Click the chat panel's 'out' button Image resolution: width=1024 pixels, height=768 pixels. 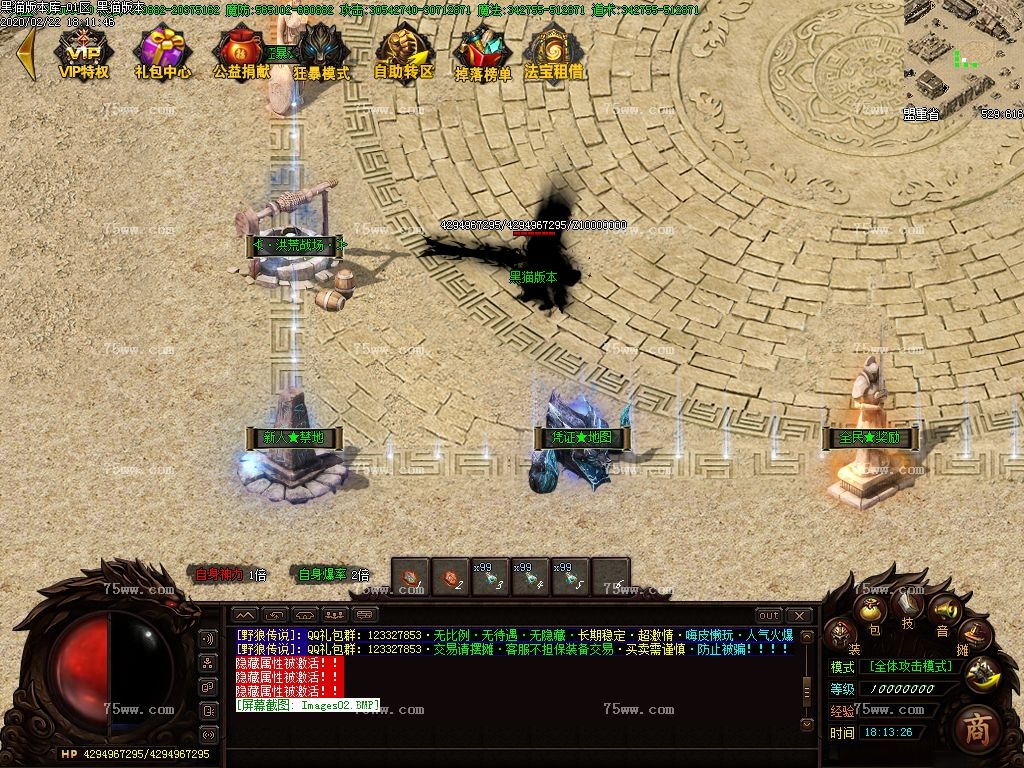coord(768,615)
